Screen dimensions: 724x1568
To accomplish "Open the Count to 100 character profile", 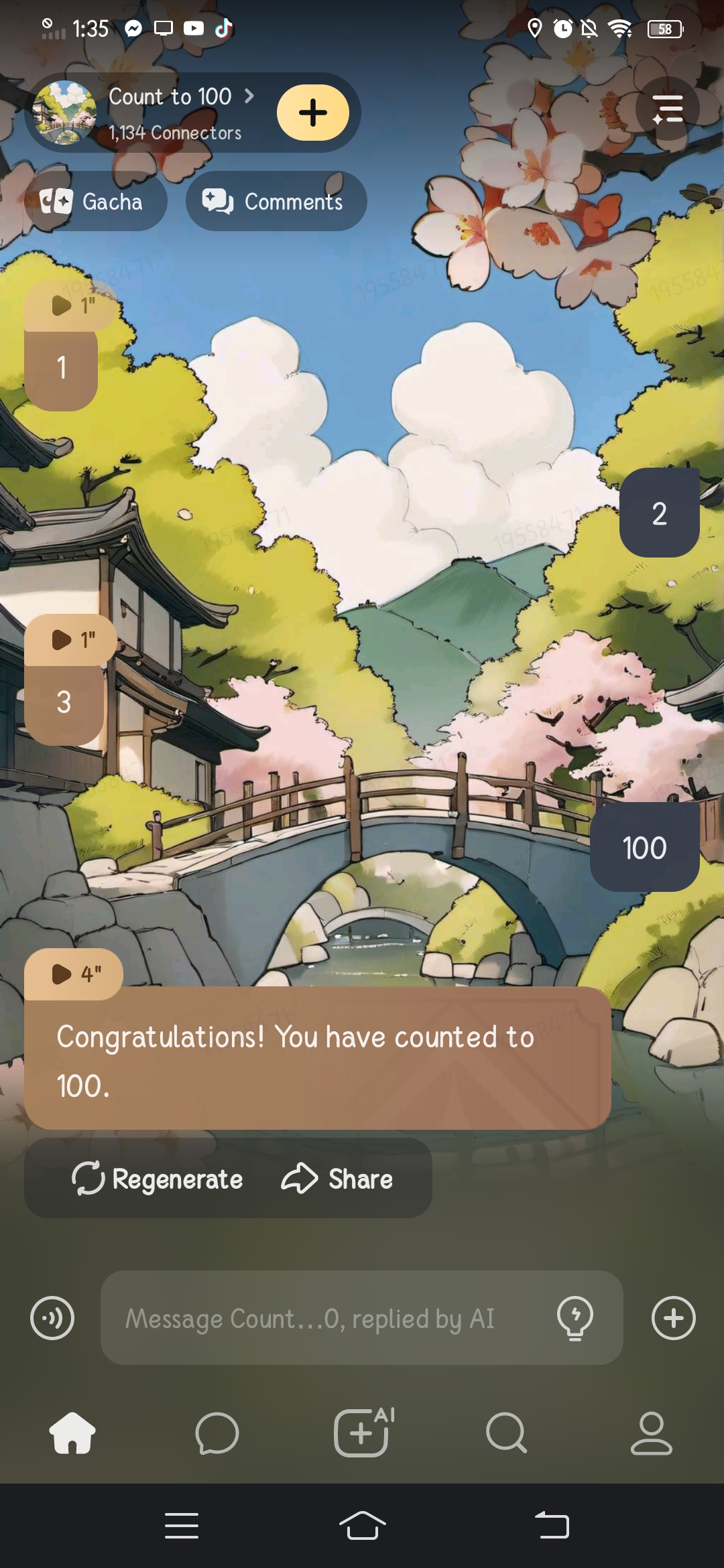I will pyautogui.click(x=171, y=98).
